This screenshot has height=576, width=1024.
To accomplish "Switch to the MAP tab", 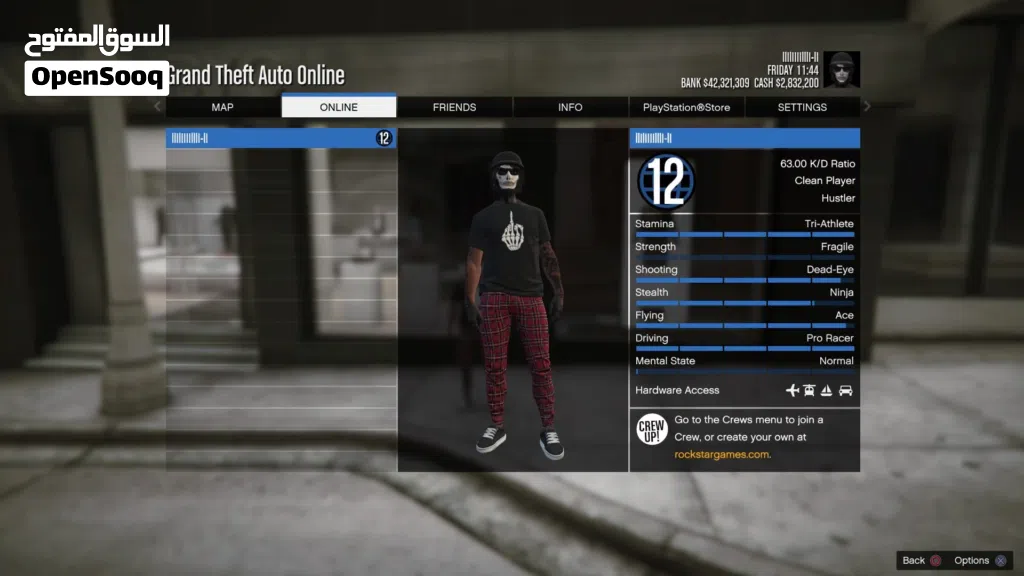I will (222, 107).
